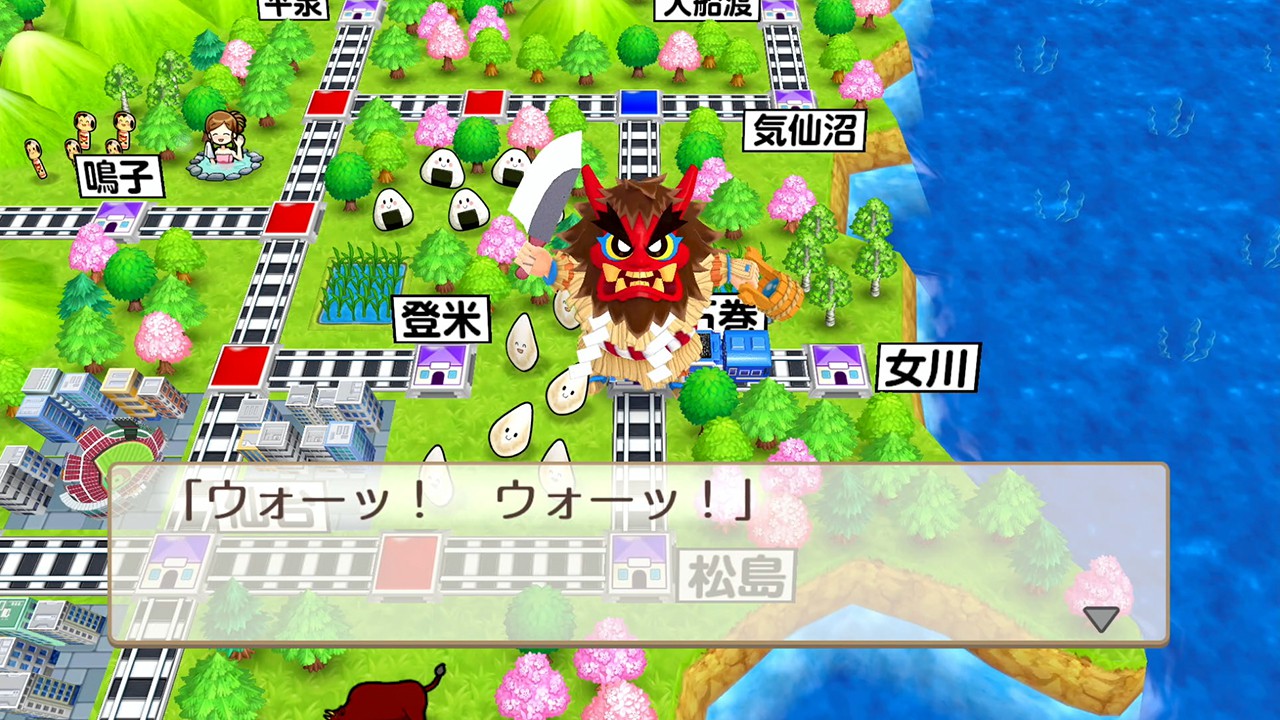
Task: Advance dialogue with the triangle arrow
Action: (1100, 618)
